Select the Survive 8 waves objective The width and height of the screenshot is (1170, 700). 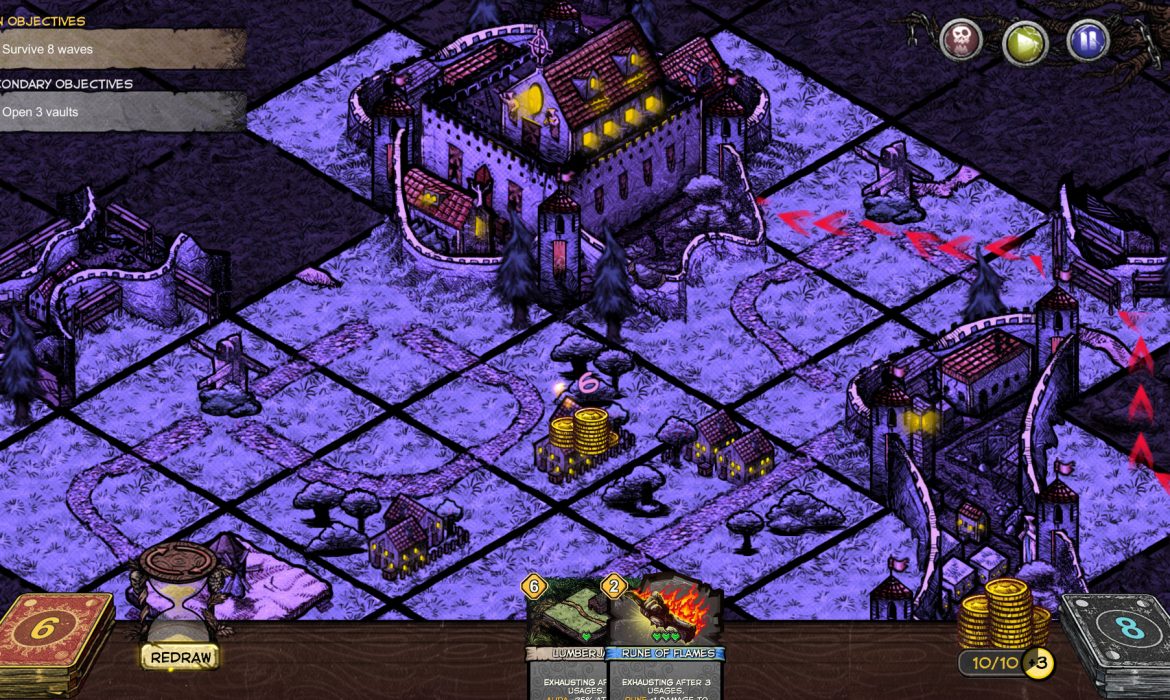click(120, 48)
